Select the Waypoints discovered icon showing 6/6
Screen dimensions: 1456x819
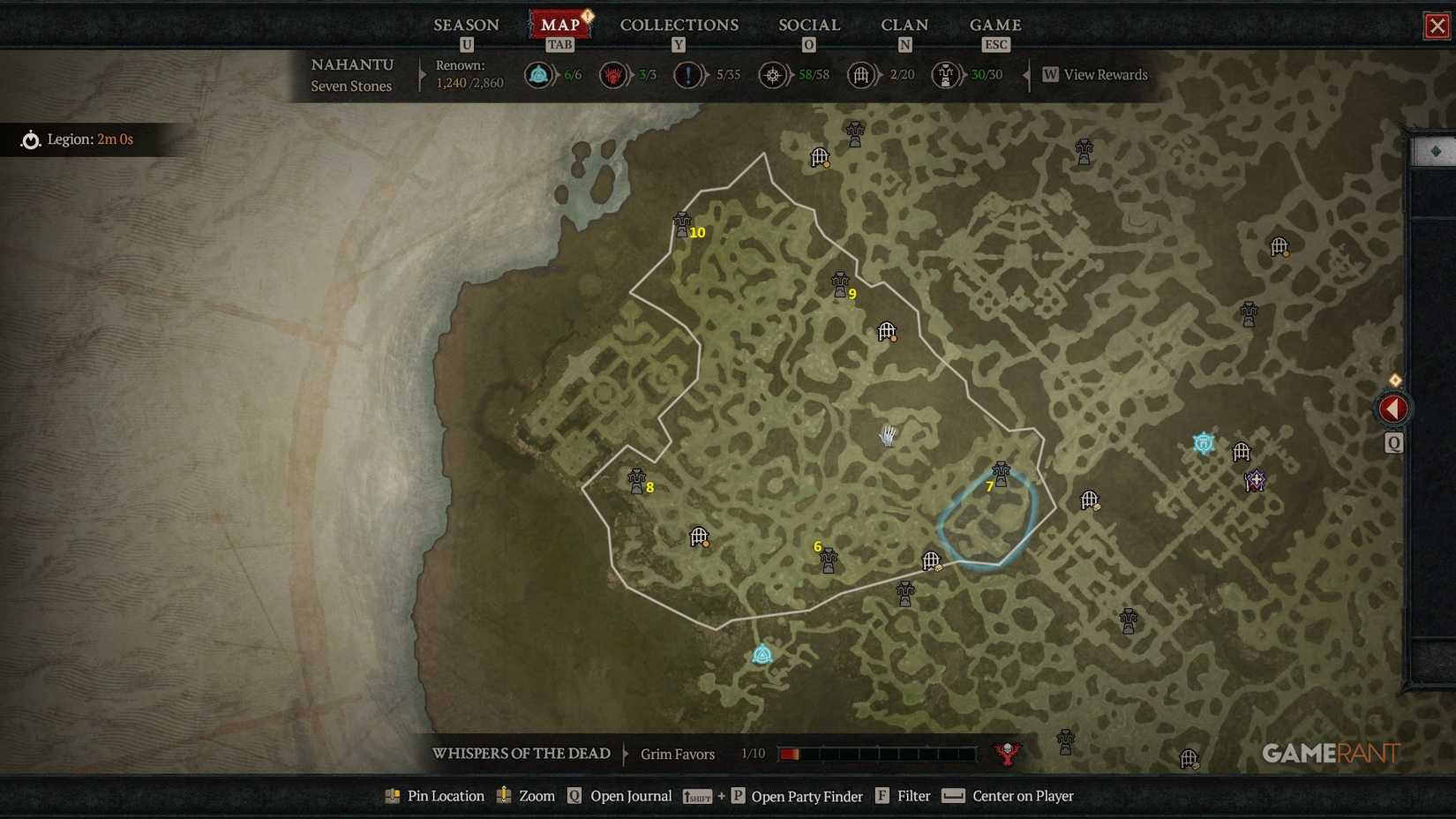coord(538,75)
